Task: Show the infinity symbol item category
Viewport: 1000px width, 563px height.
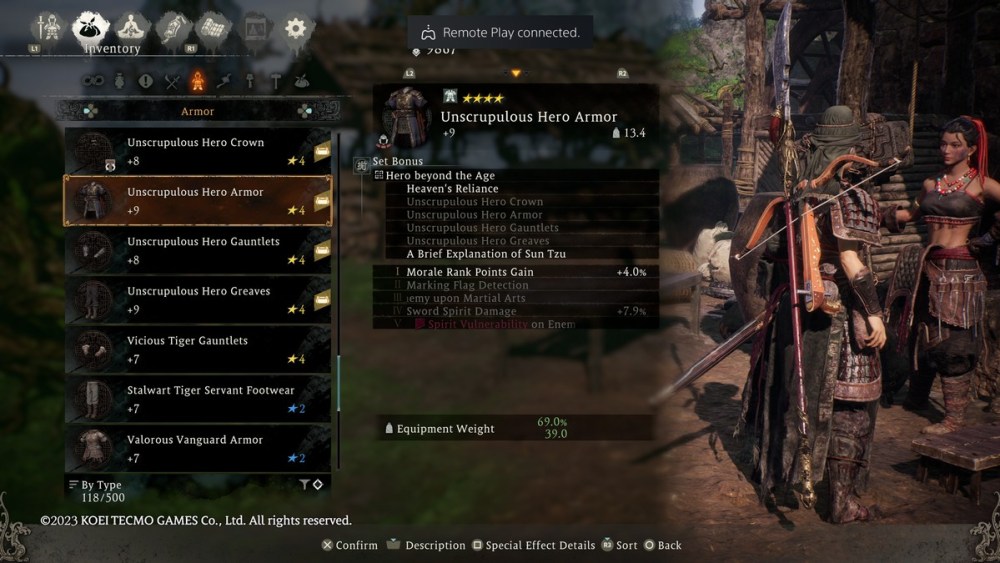Action: [93, 82]
